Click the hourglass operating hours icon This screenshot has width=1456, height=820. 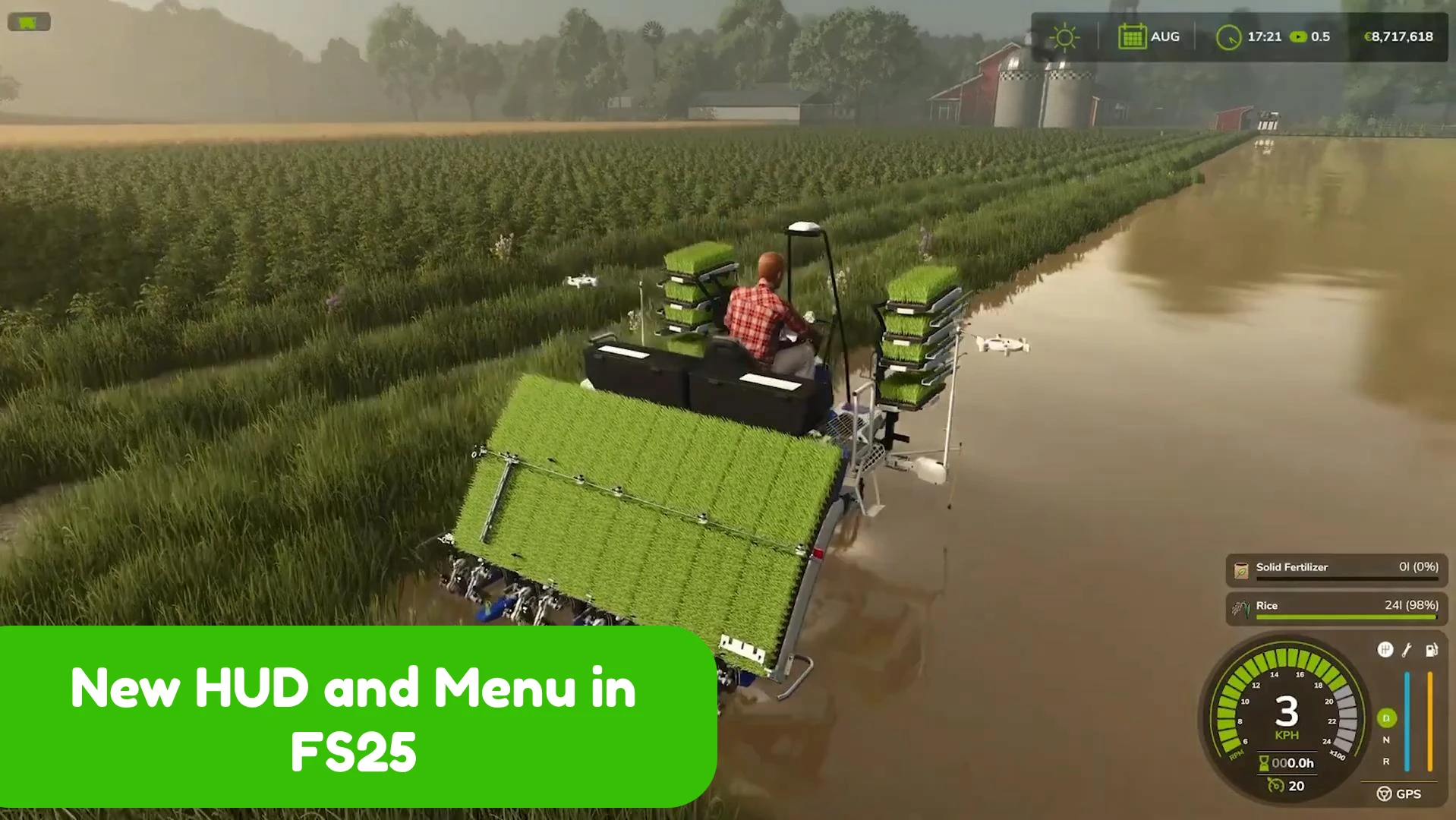[x=1264, y=764]
